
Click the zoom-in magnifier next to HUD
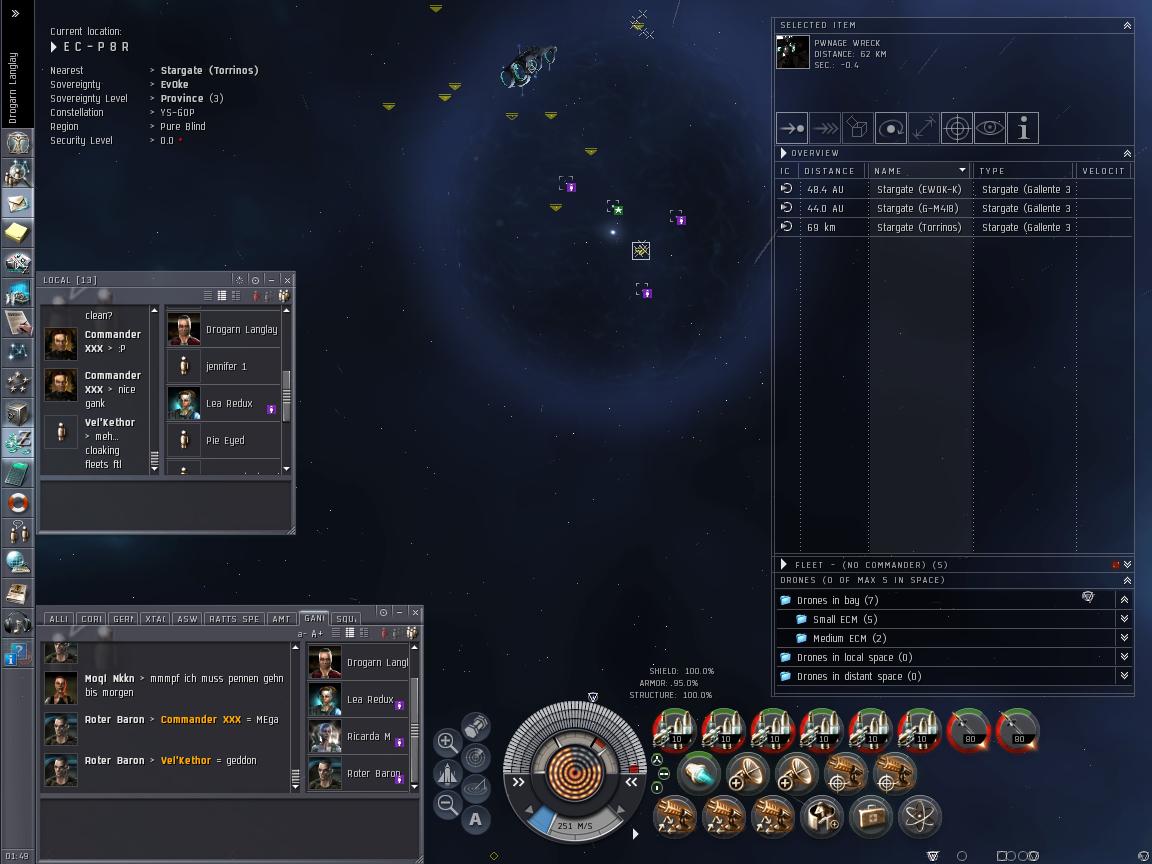[447, 742]
